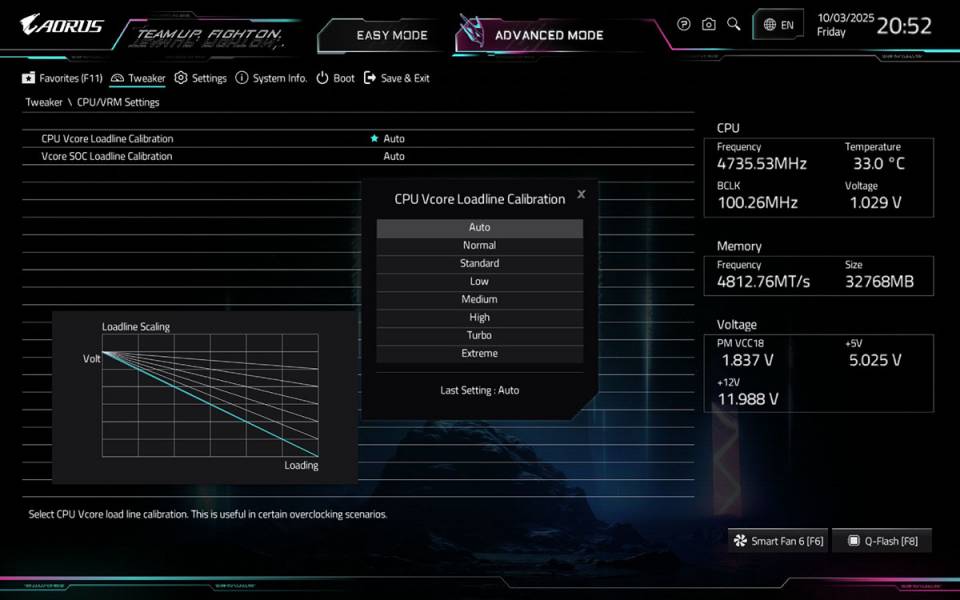The image size is (960, 600).
Task: Launch the Q-Flash utility
Action: pyautogui.click(x=882, y=541)
